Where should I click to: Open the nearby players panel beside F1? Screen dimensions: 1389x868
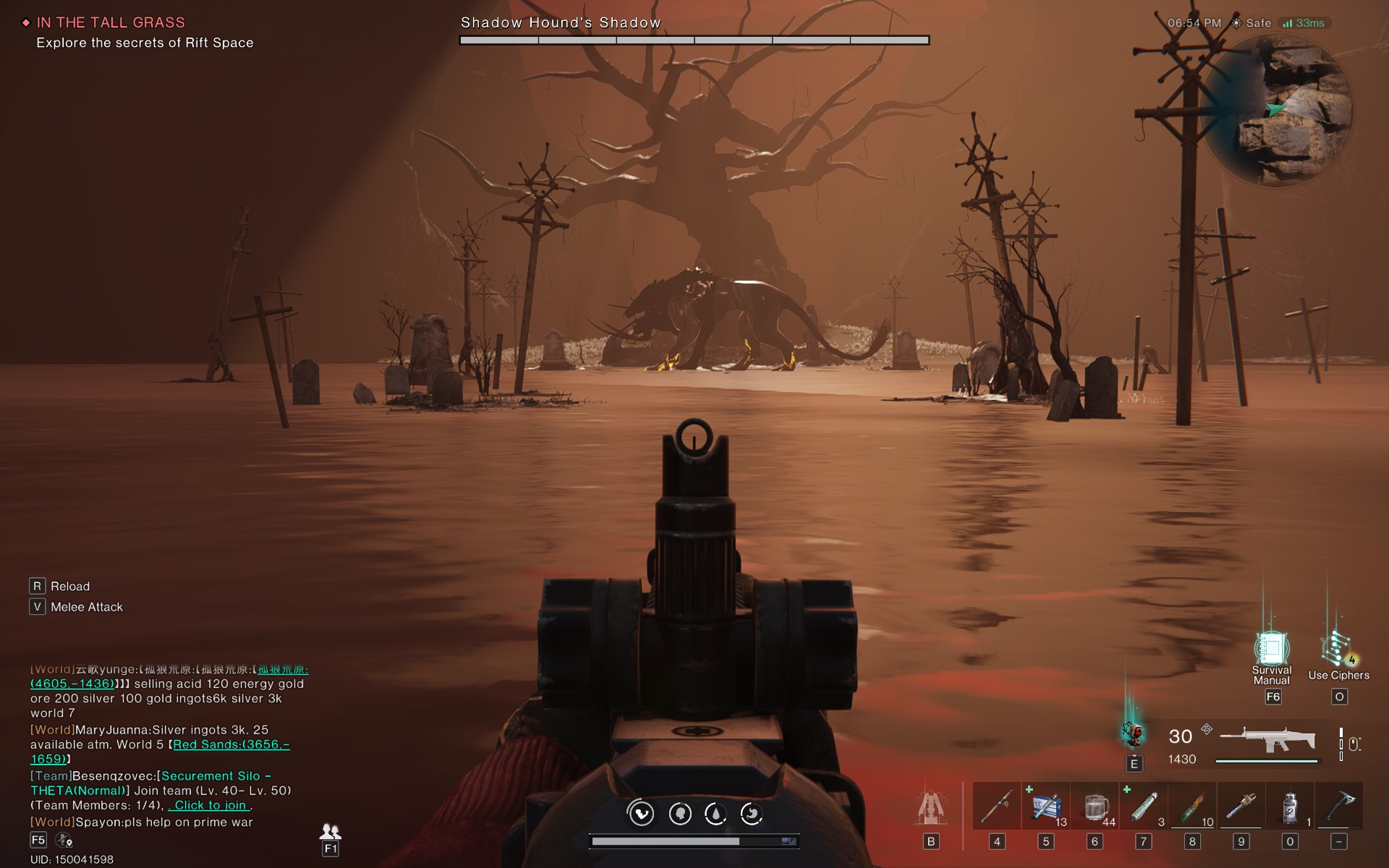[x=330, y=834]
